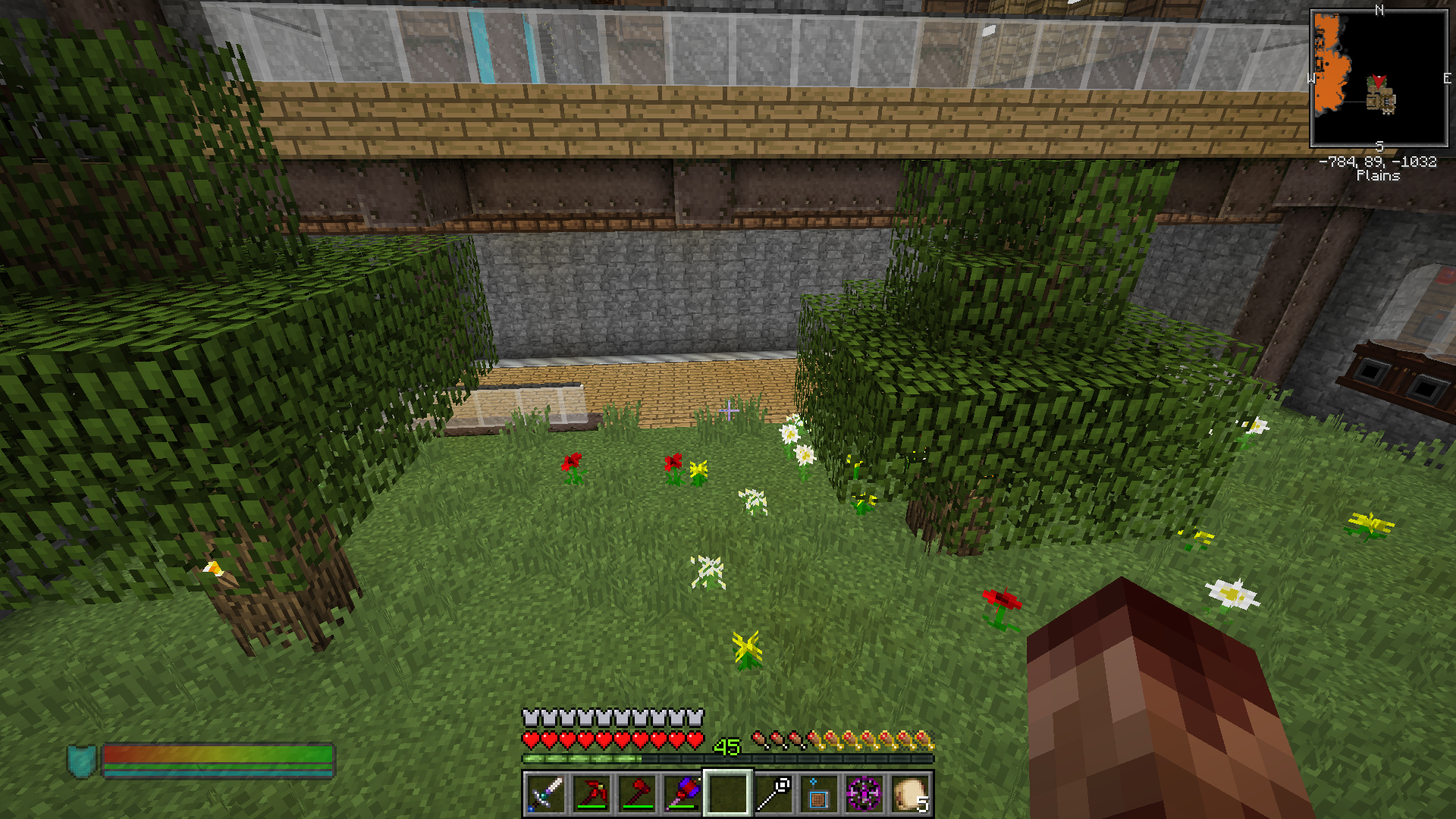Select the red pickaxe hotbar slot
This screenshot has height=819, width=1456.
[591, 794]
